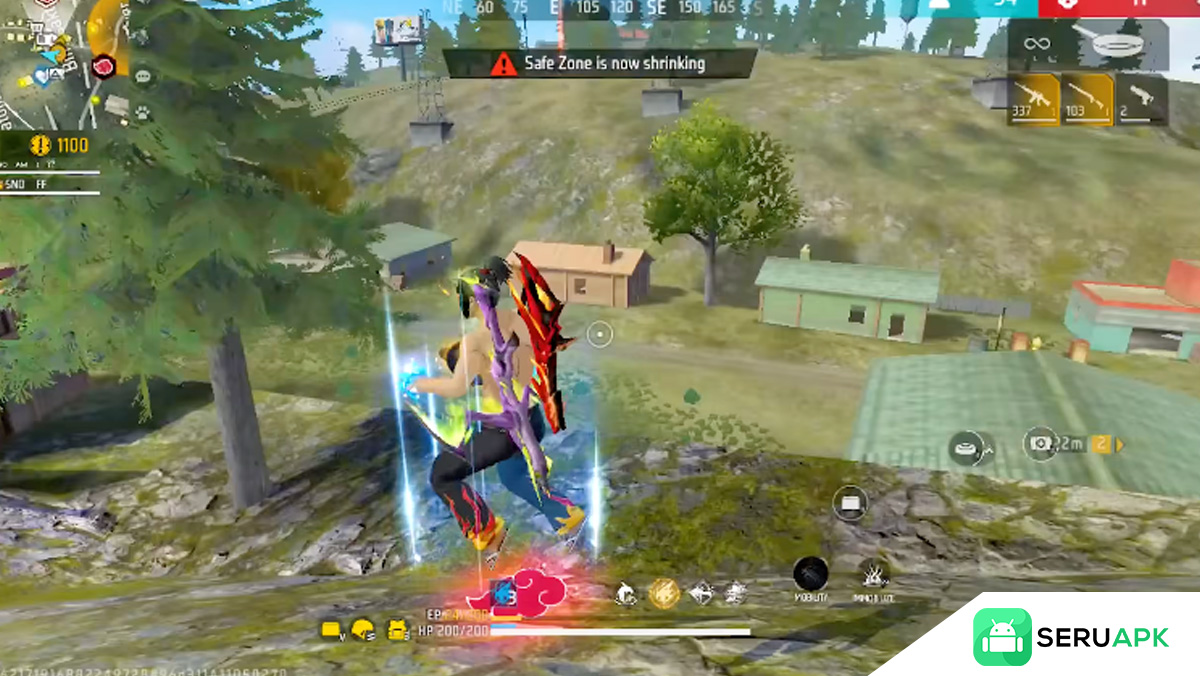Tap the camera button beside the distance marker
Image resolution: width=1200 pixels, height=676 pixels.
1040,442
